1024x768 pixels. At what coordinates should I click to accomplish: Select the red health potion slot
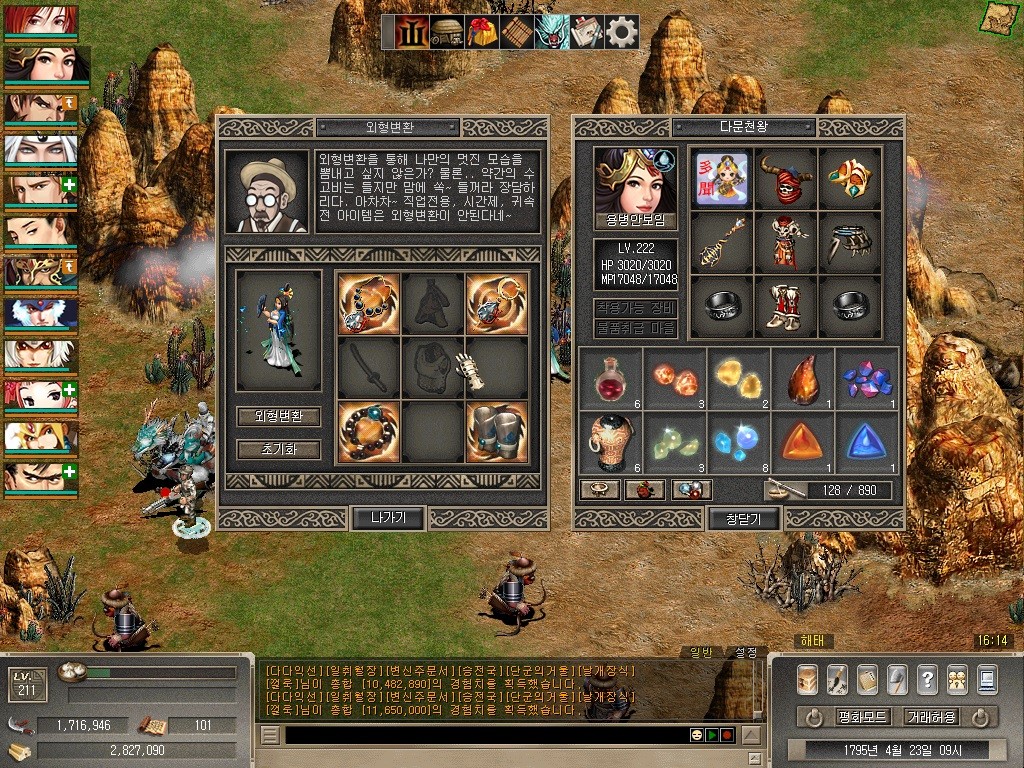click(610, 378)
